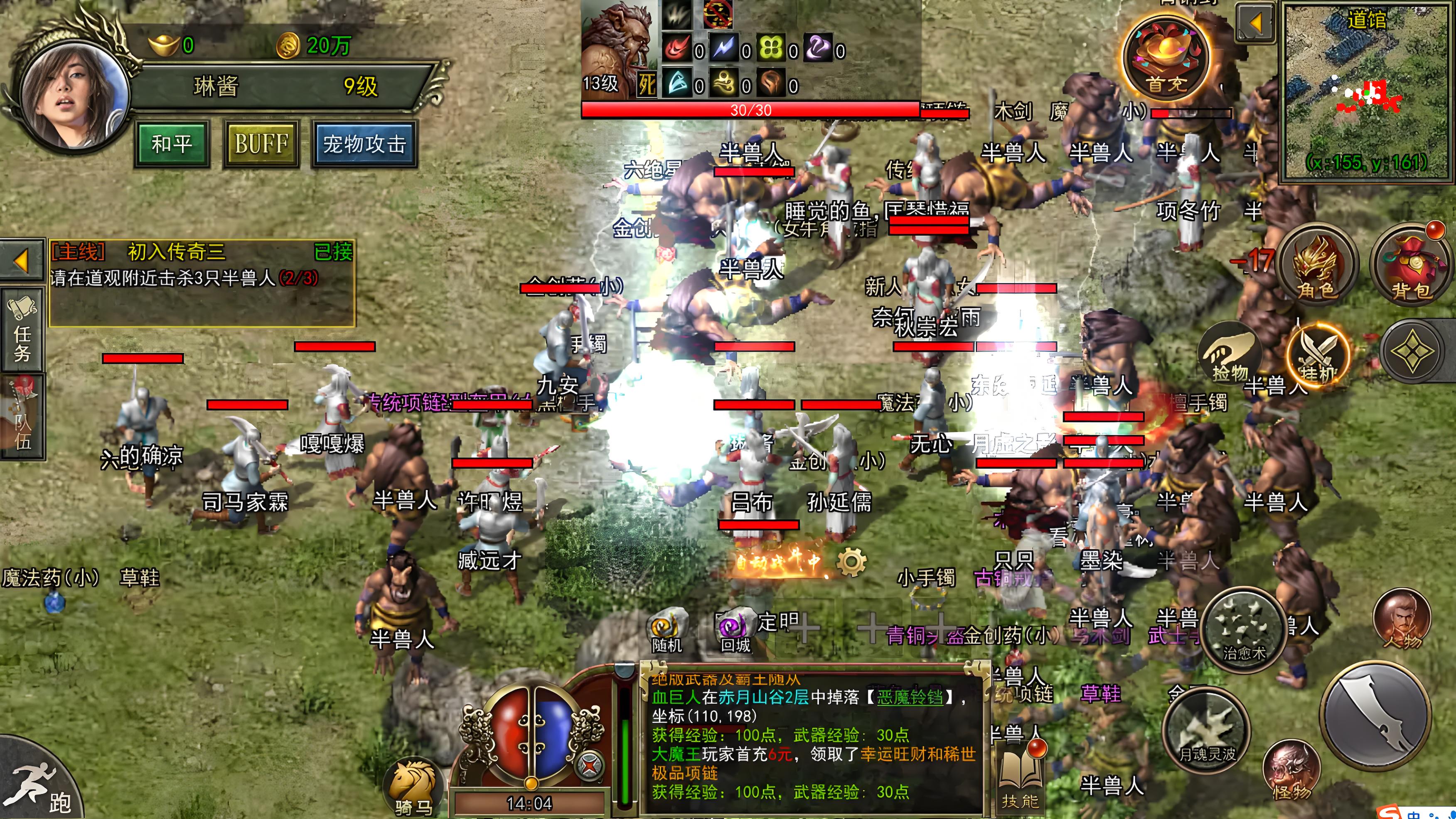Use the 随机 random teleport scroll
The image size is (1456, 819).
click(667, 631)
